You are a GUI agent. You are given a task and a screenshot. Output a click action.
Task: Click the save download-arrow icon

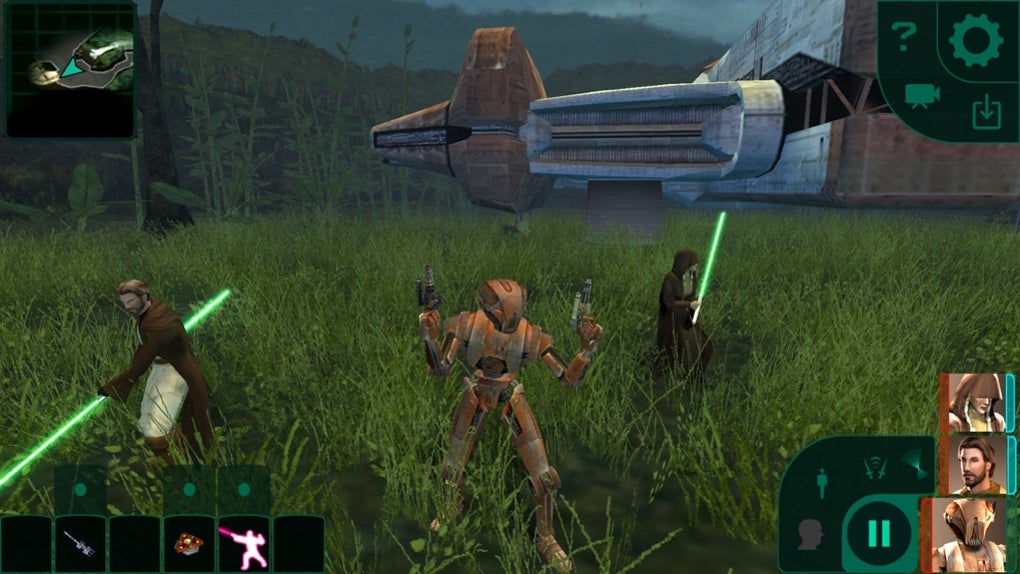pos(986,114)
